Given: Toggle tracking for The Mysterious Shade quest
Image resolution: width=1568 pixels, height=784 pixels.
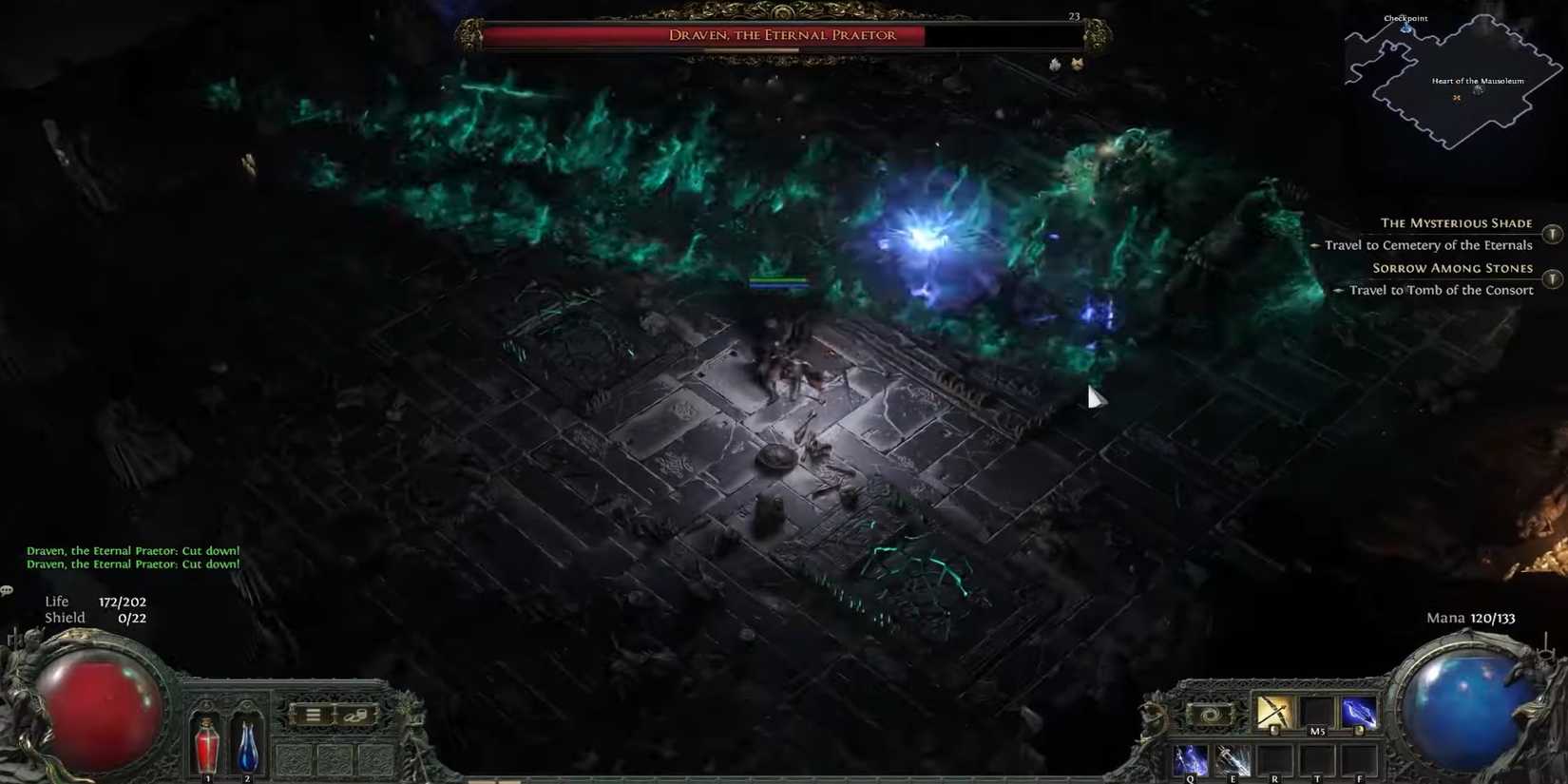Looking at the screenshot, I should click(1553, 233).
